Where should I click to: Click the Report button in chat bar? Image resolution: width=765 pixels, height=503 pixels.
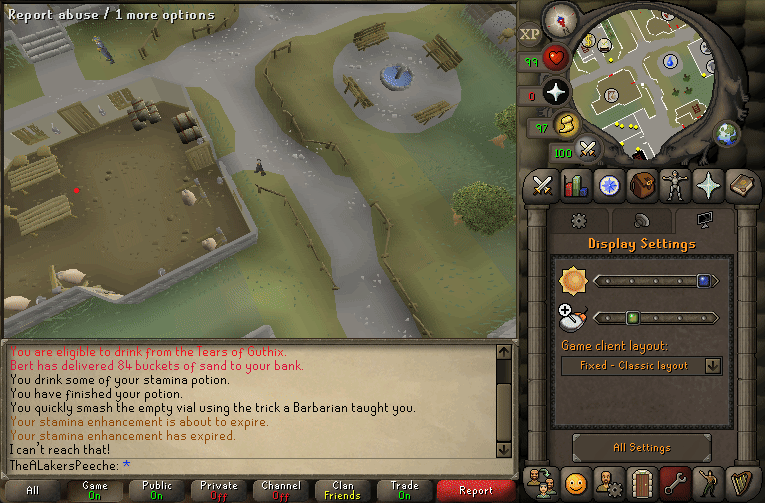(x=476, y=490)
